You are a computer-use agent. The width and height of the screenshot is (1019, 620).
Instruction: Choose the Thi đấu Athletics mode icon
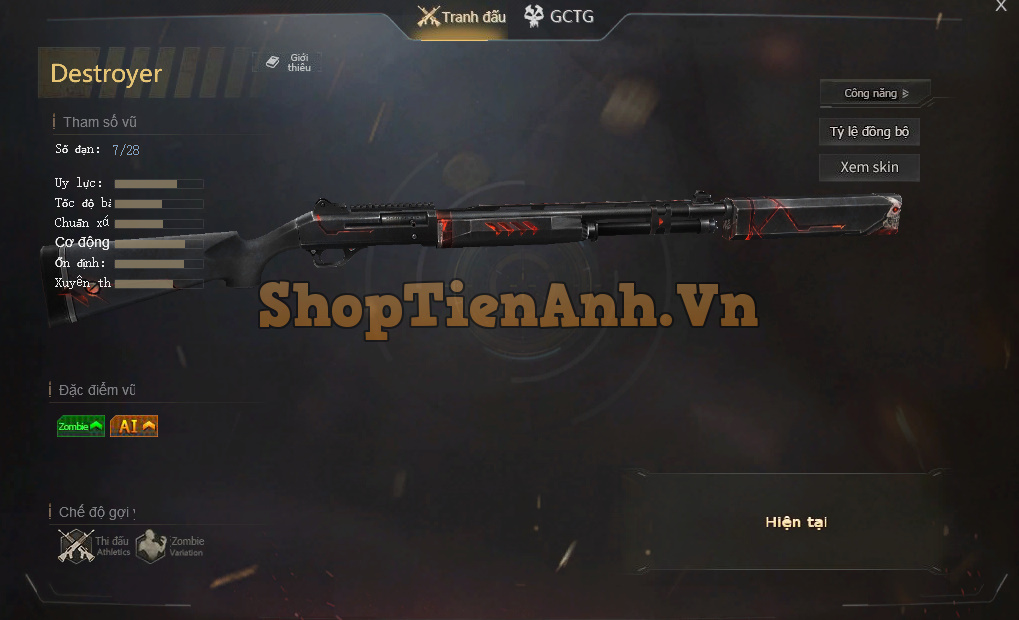[x=77, y=546]
